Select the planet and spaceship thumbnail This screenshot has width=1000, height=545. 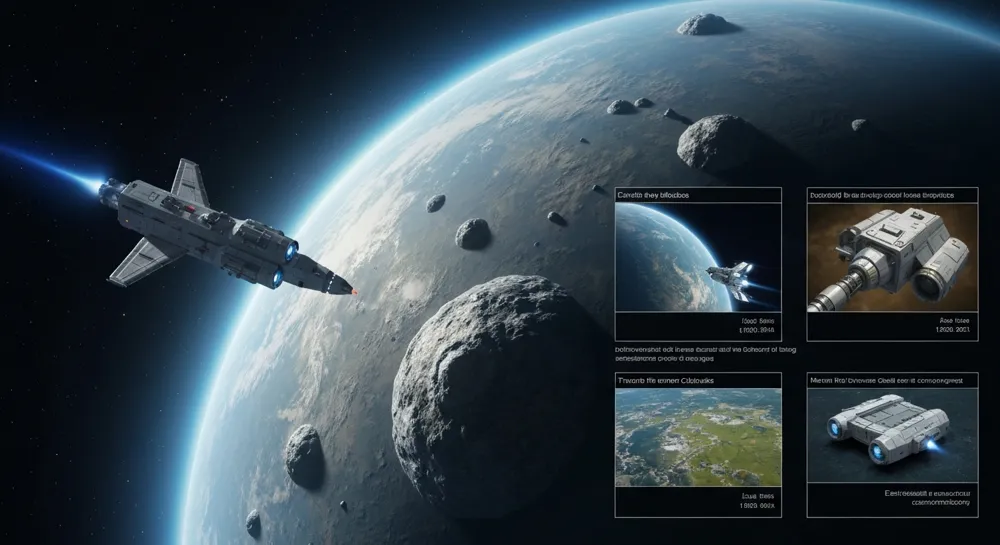(697, 259)
